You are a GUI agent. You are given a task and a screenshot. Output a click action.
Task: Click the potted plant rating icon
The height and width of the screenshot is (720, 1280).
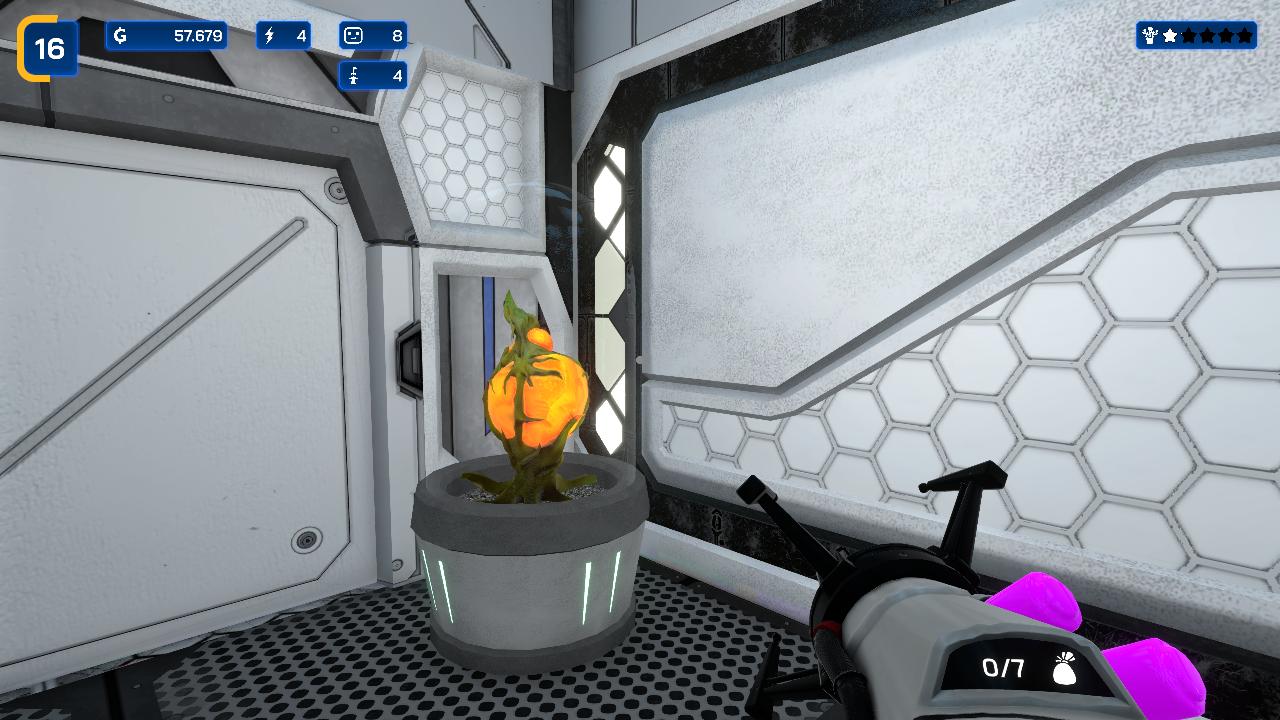1148,35
